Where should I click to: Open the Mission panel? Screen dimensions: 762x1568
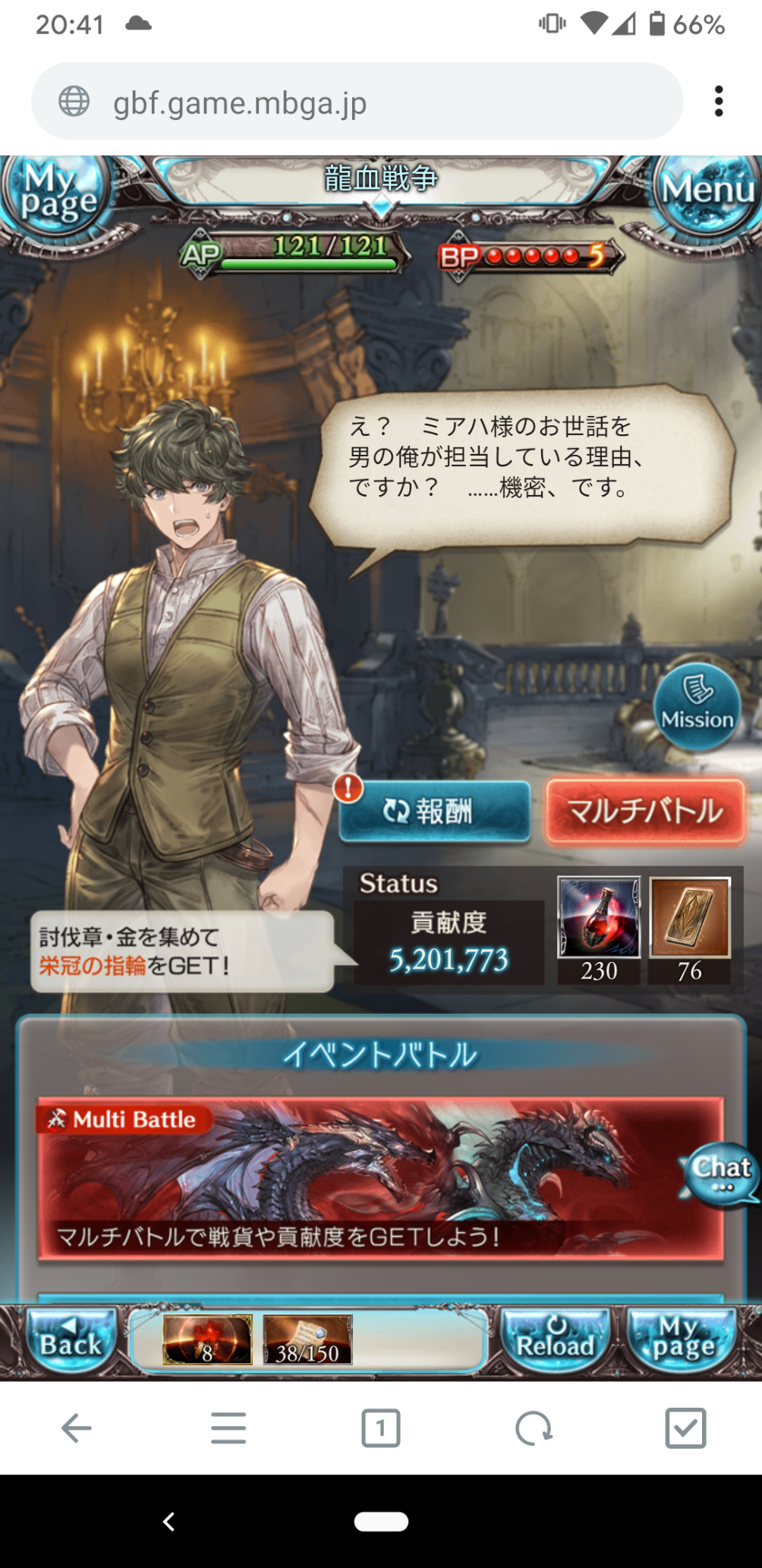pyautogui.click(x=697, y=706)
